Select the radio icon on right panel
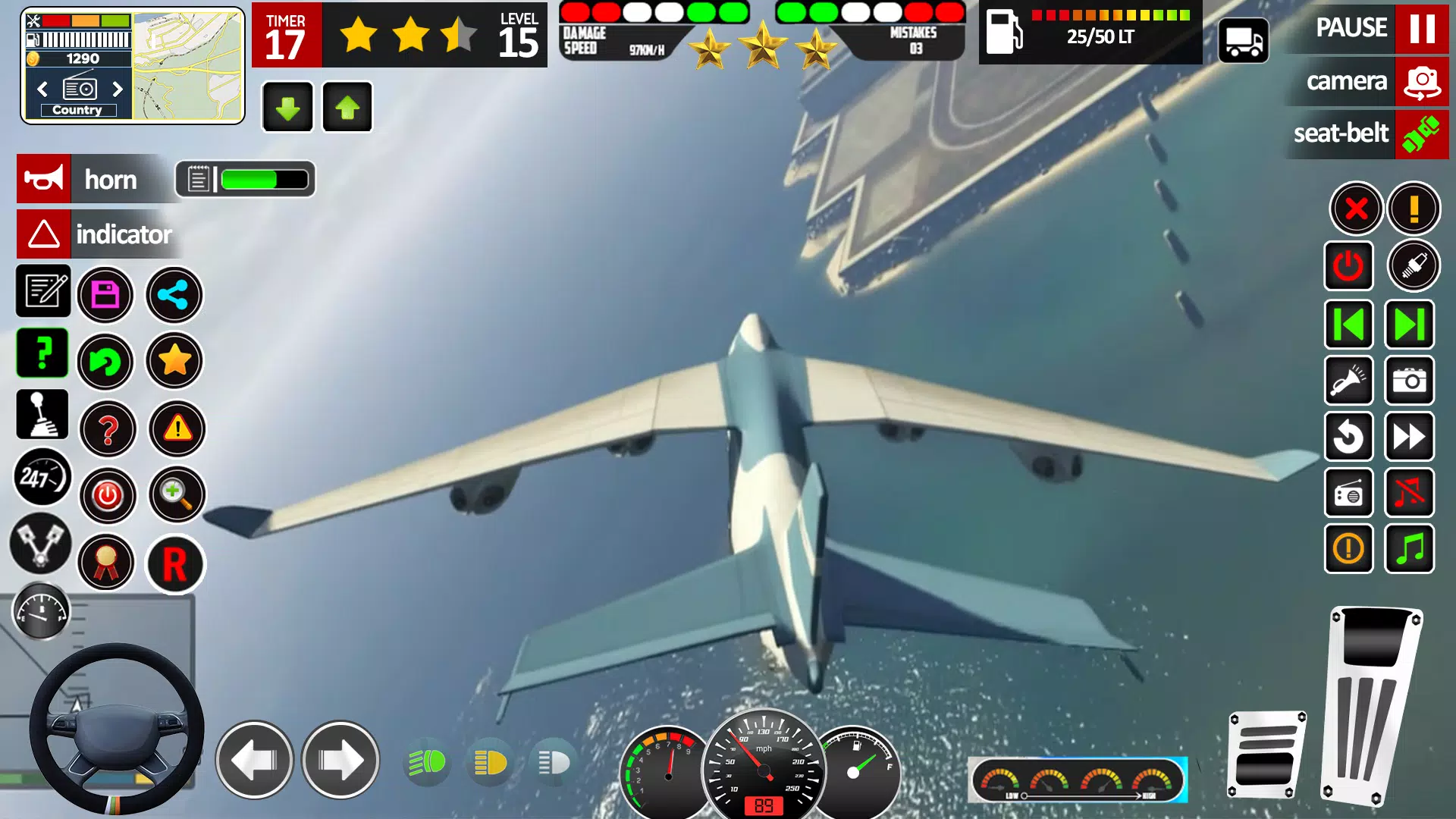Viewport: 1456px width, 819px height. pos(1351,493)
